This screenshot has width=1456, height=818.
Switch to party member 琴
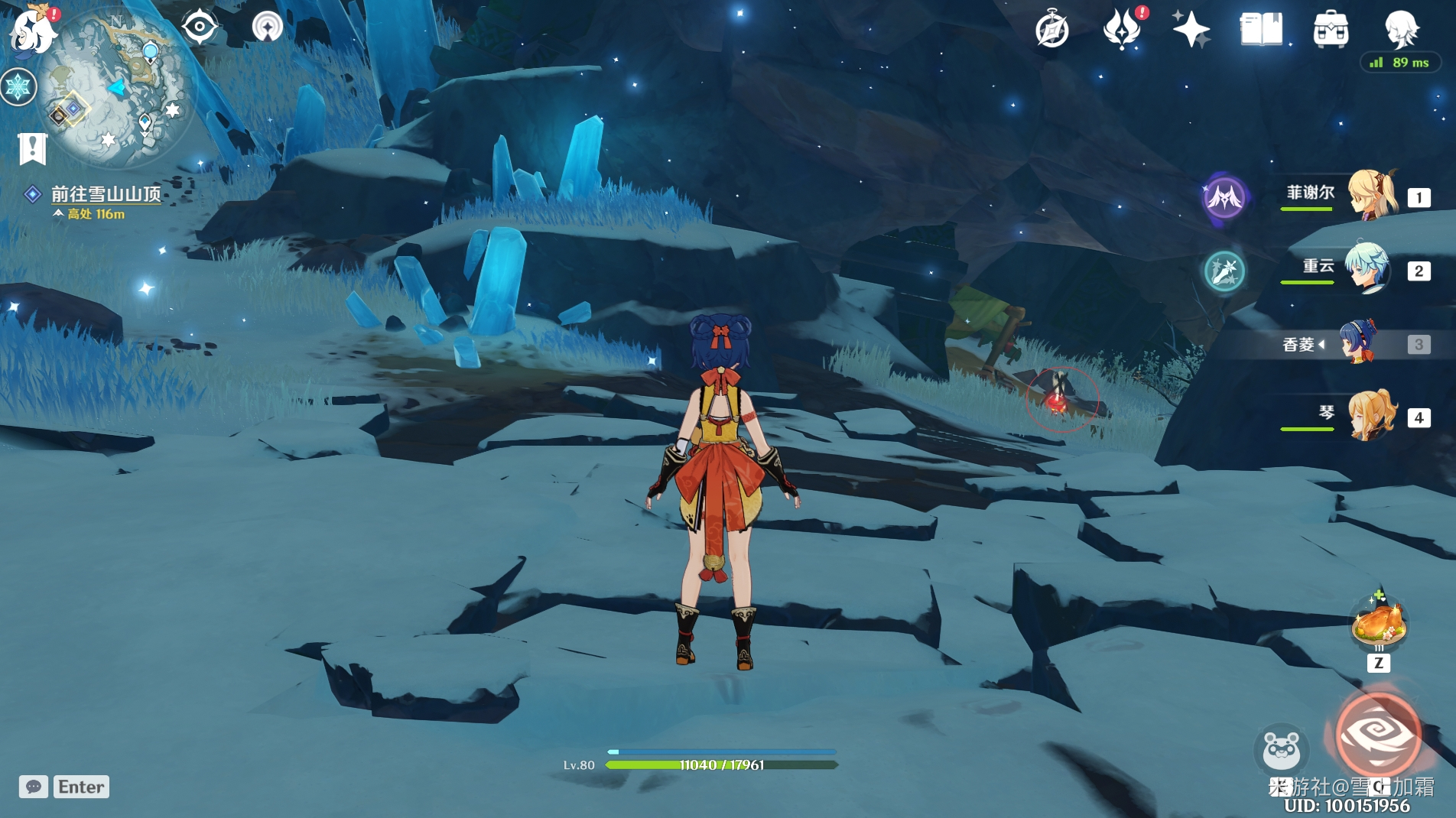pos(1372,417)
